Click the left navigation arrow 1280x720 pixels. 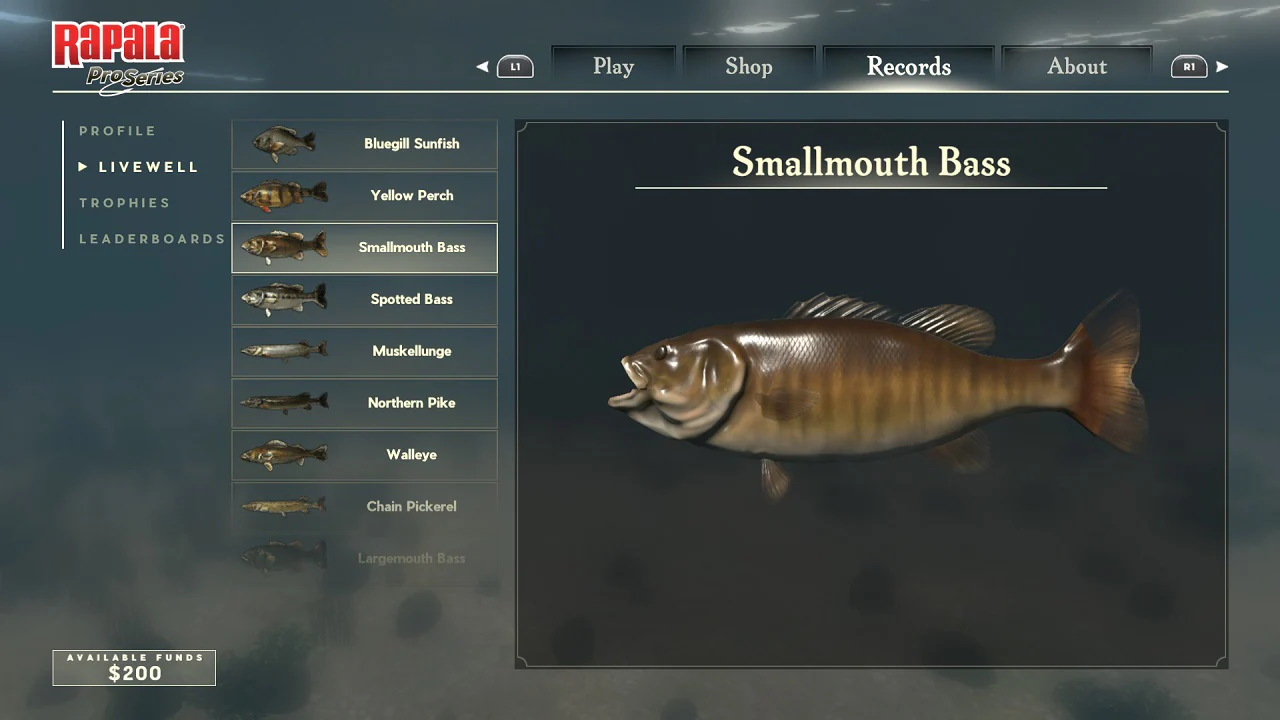[x=481, y=66]
